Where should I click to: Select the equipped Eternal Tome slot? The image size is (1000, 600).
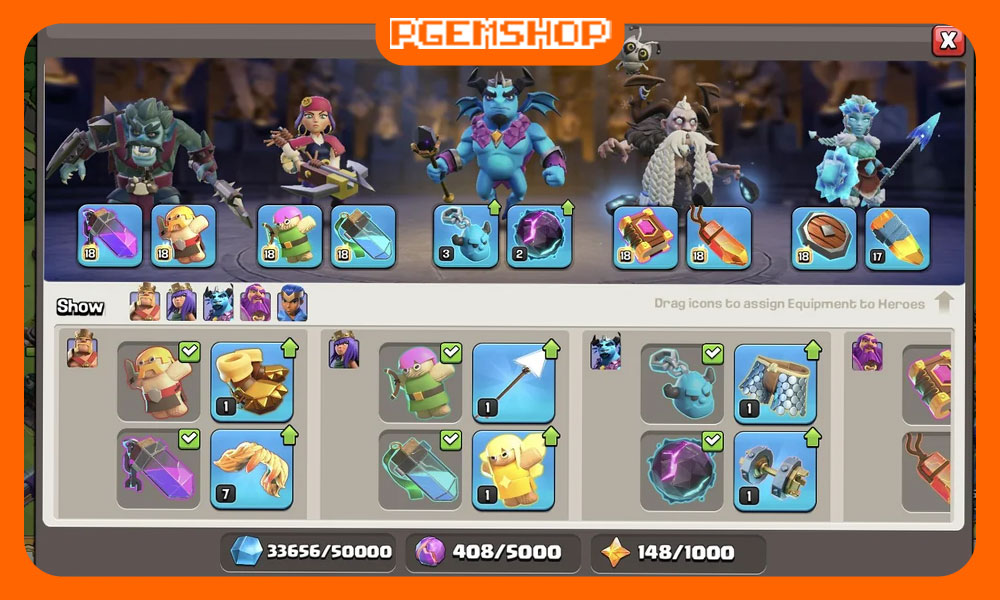(645, 237)
